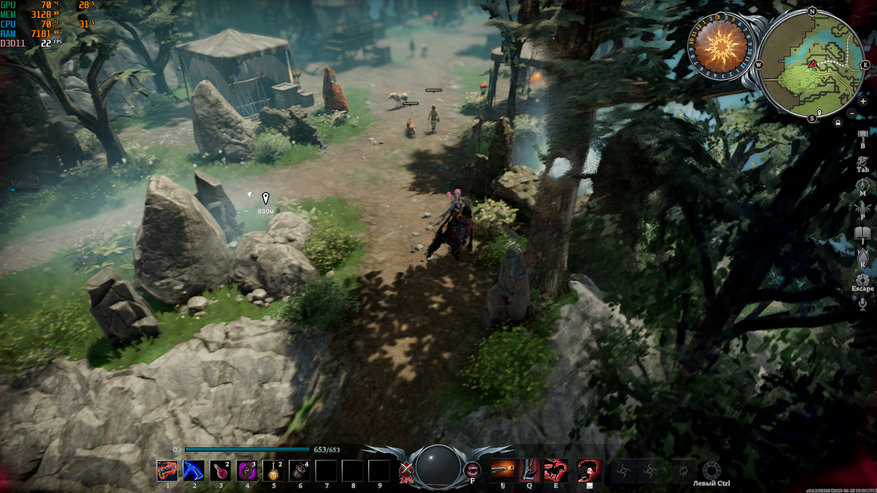Screen dimensions: 877x493
Task: Open the settings gear labeled Escape
Action: 862,279
